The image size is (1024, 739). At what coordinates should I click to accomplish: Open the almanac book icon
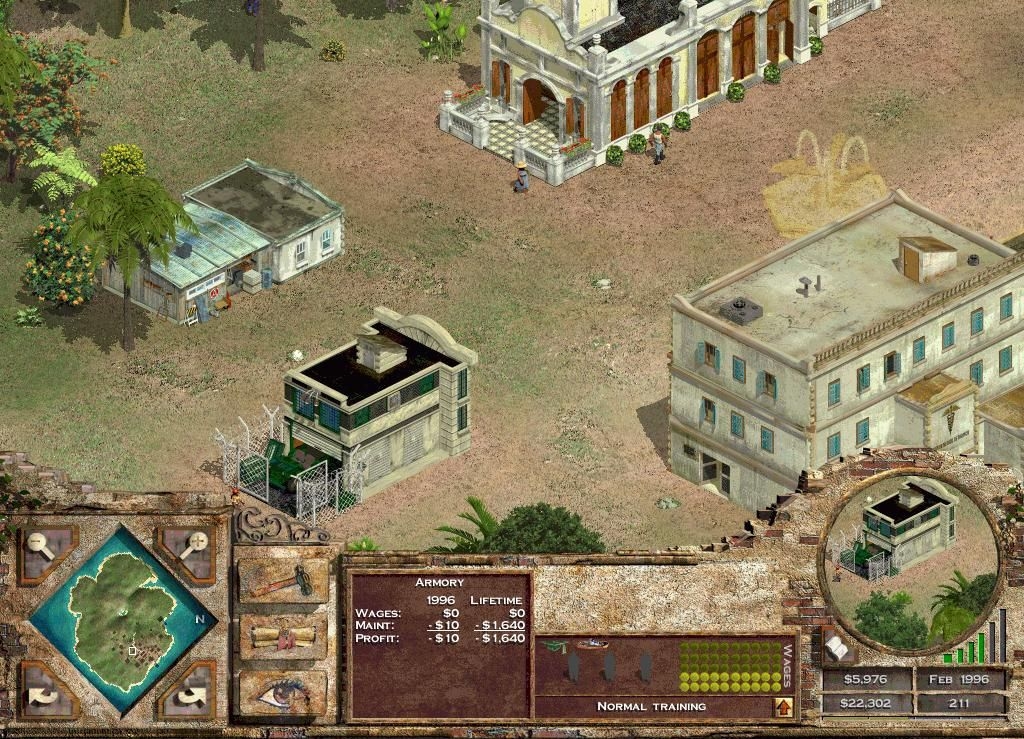point(836,648)
